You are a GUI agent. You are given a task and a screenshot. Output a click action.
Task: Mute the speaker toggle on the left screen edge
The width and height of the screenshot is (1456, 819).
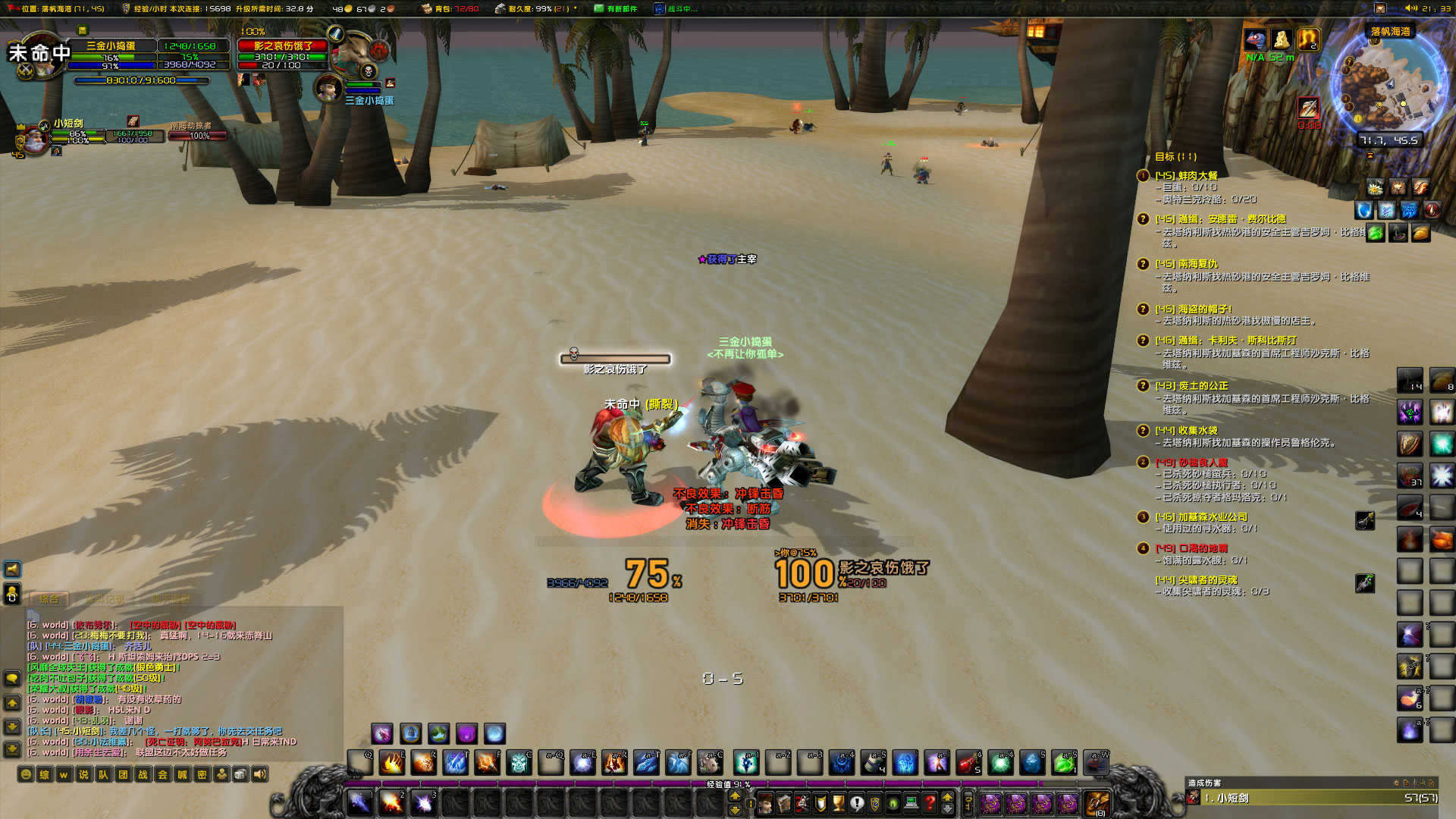coord(12,570)
